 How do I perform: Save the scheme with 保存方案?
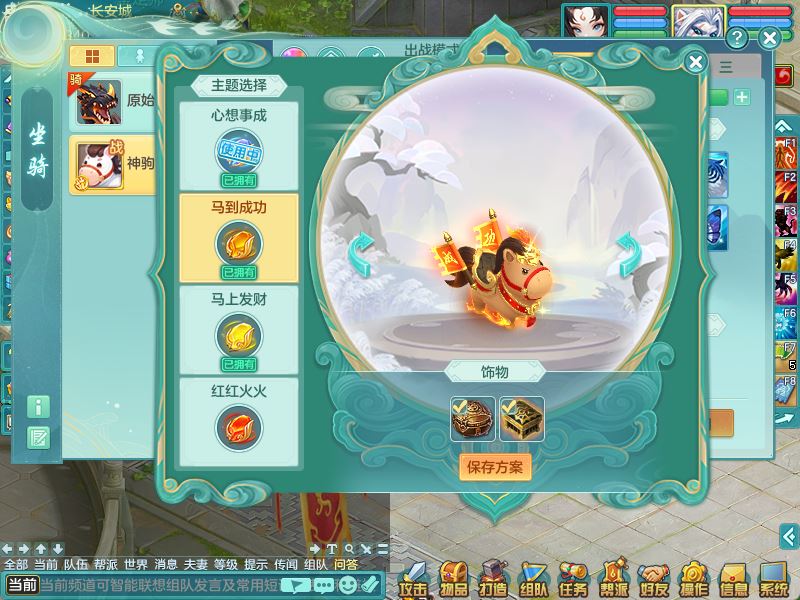coord(495,467)
